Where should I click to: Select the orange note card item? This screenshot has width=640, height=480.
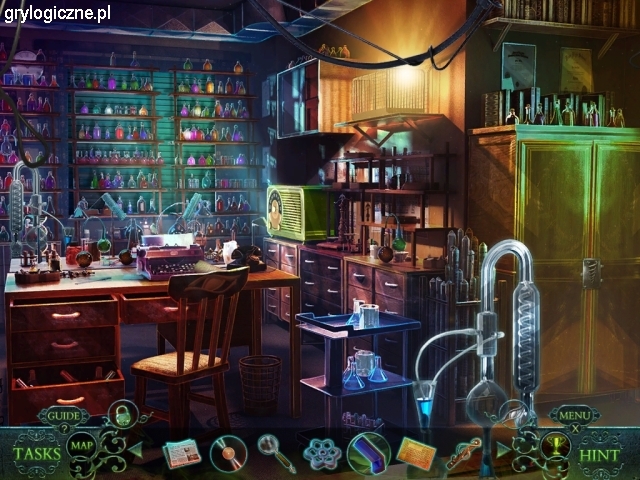coord(415,453)
